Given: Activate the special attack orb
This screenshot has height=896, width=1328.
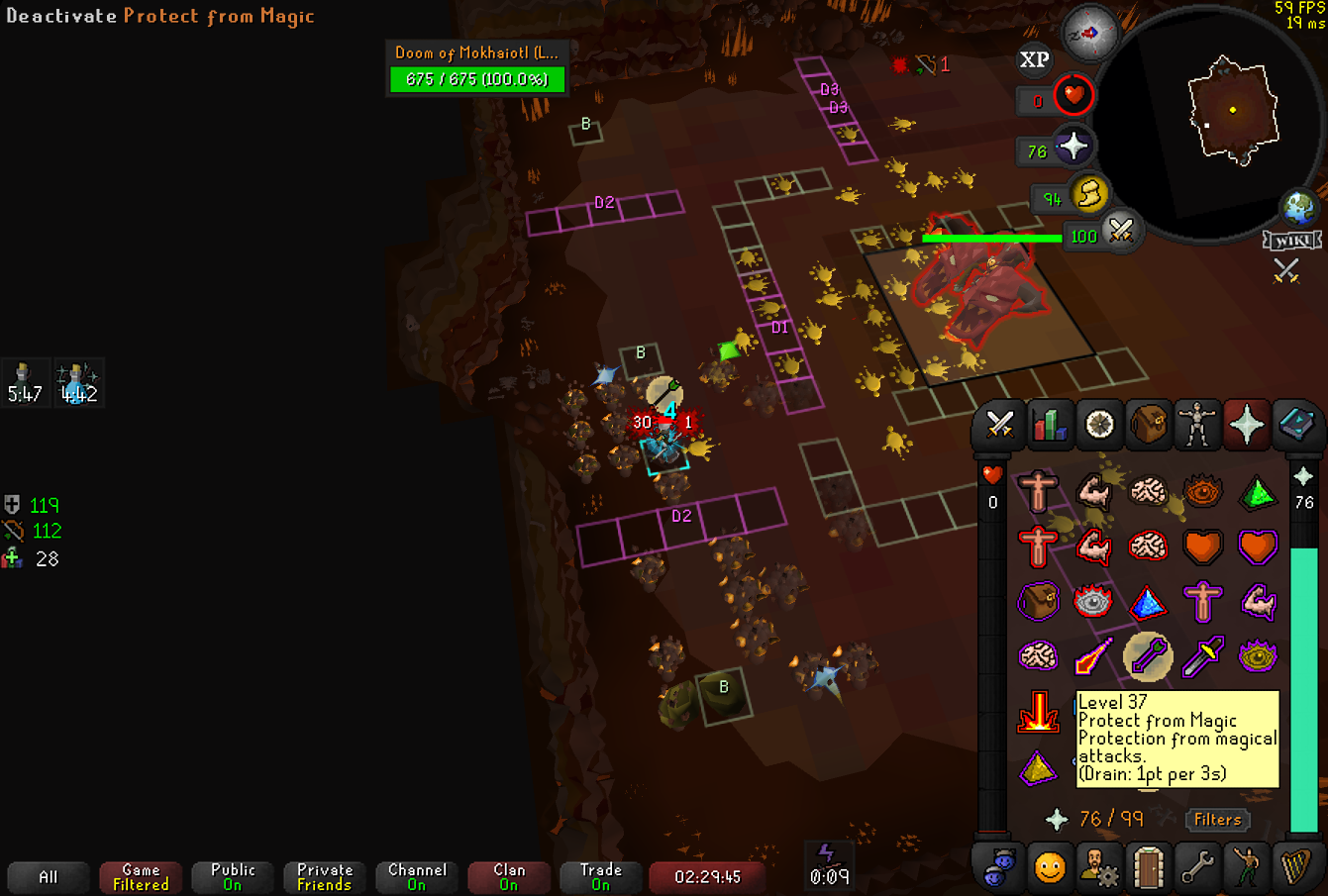Looking at the screenshot, I should 1121,233.
